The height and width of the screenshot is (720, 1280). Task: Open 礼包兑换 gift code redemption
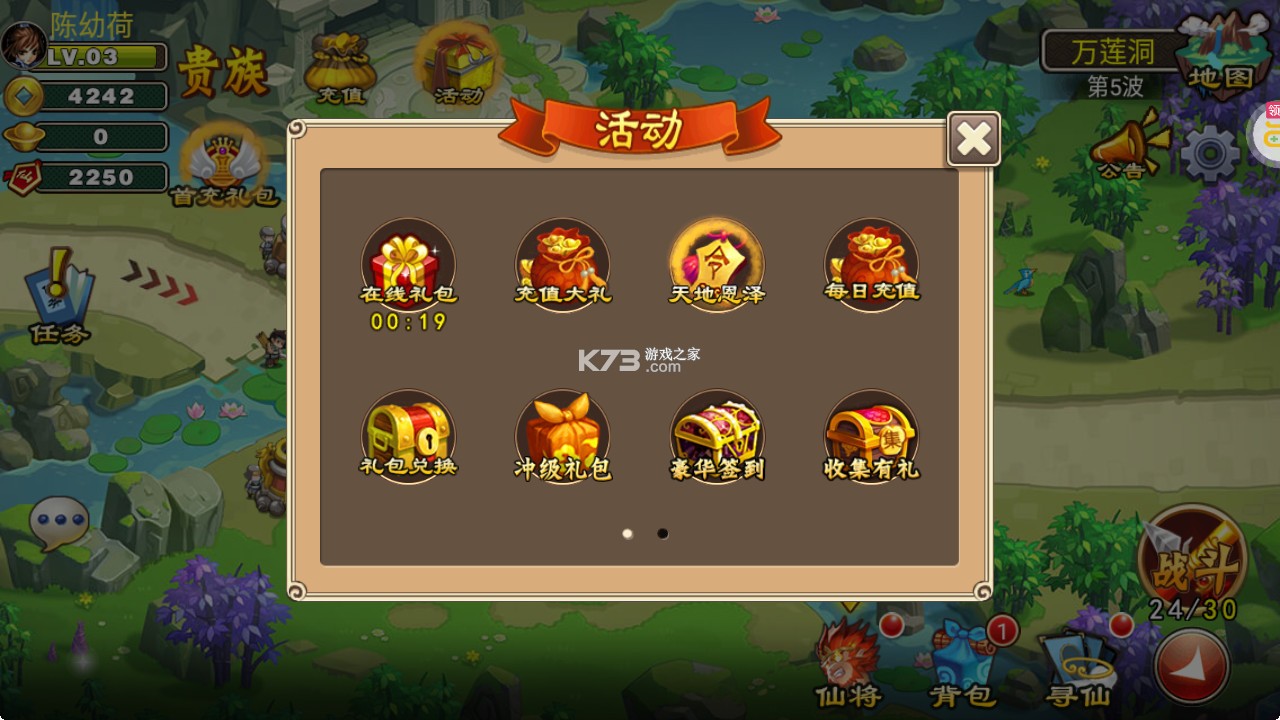[408, 432]
